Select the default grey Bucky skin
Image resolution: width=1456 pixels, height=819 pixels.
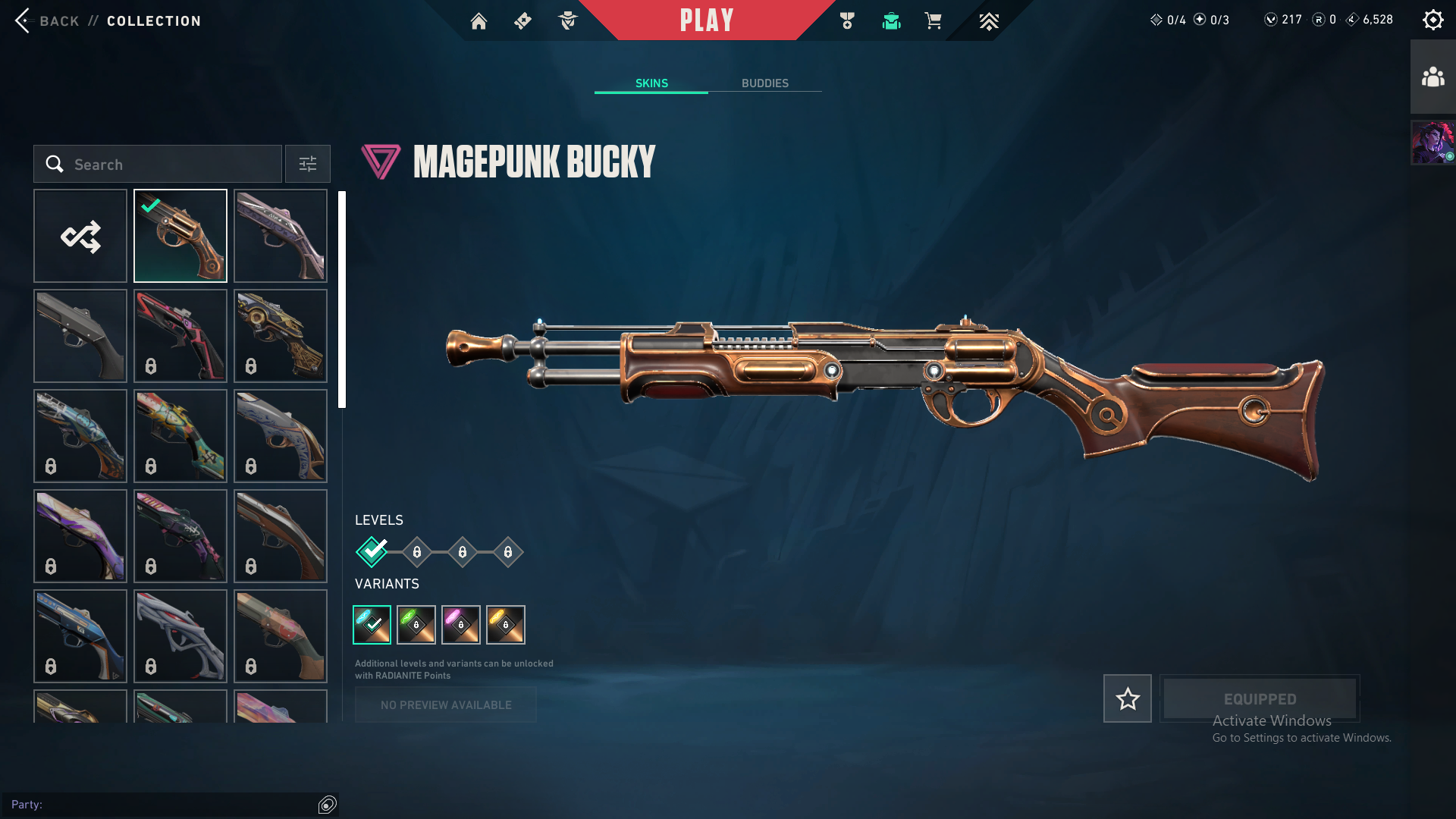pos(80,336)
